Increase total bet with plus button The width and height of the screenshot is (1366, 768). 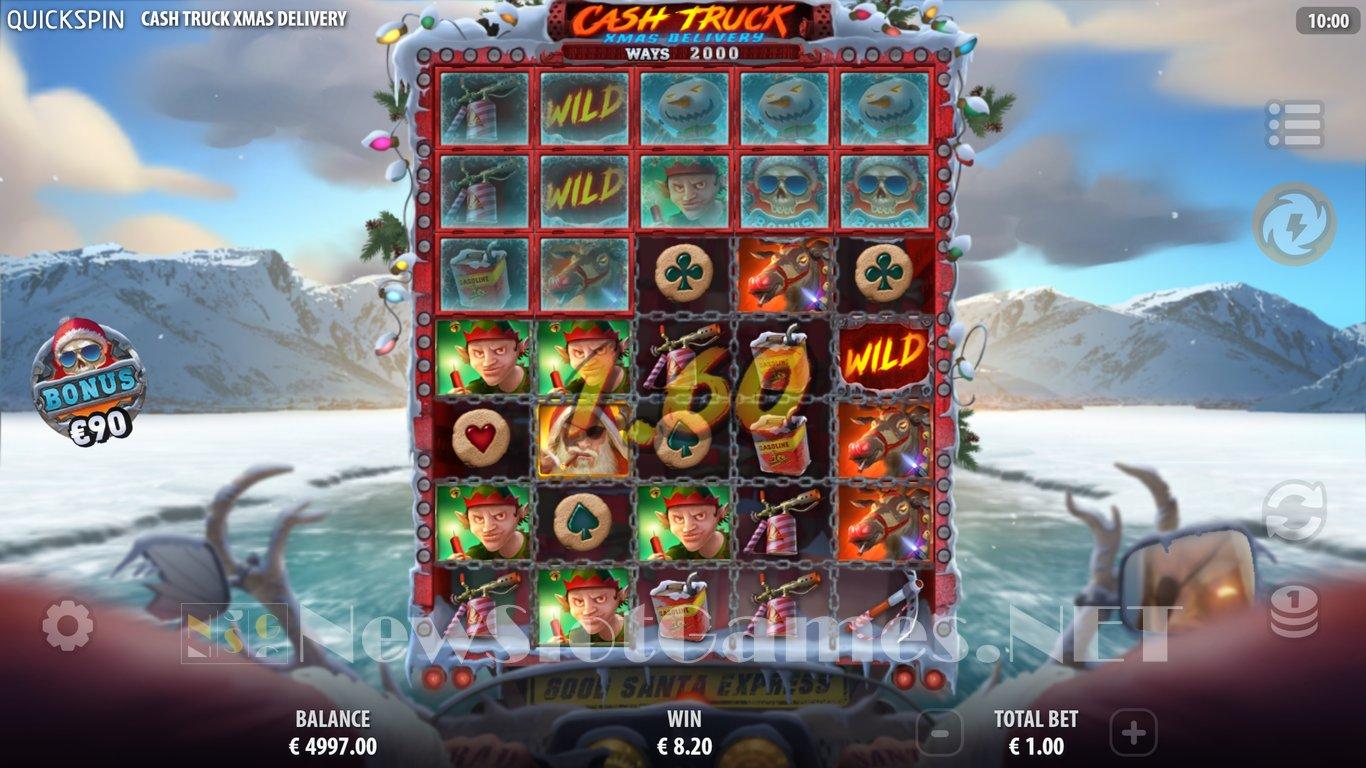coord(1132,733)
